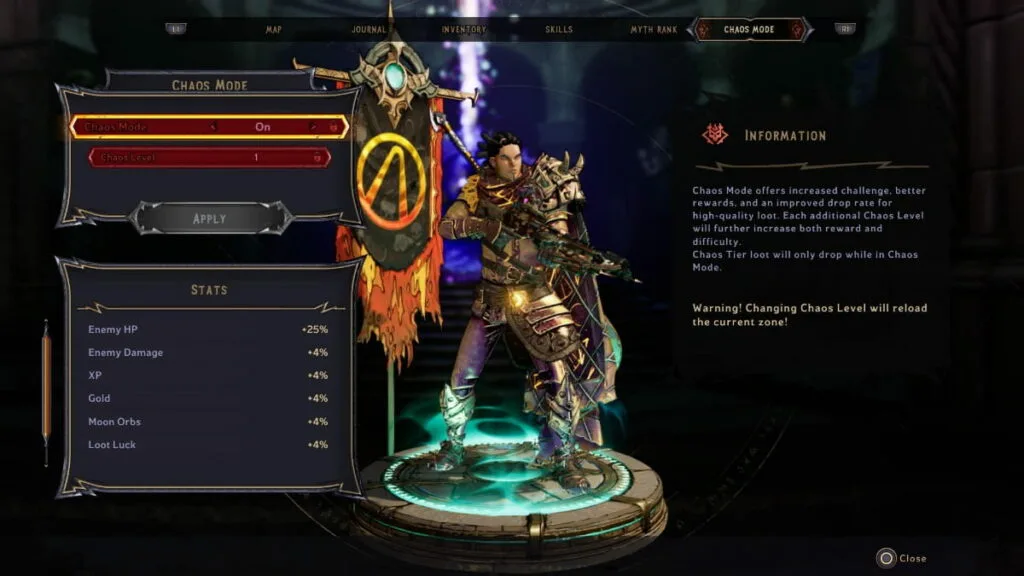The height and width of the screenshot is (576, 1024).
Task: Go to the Inventory tab
Action: (x=464, y=29)
